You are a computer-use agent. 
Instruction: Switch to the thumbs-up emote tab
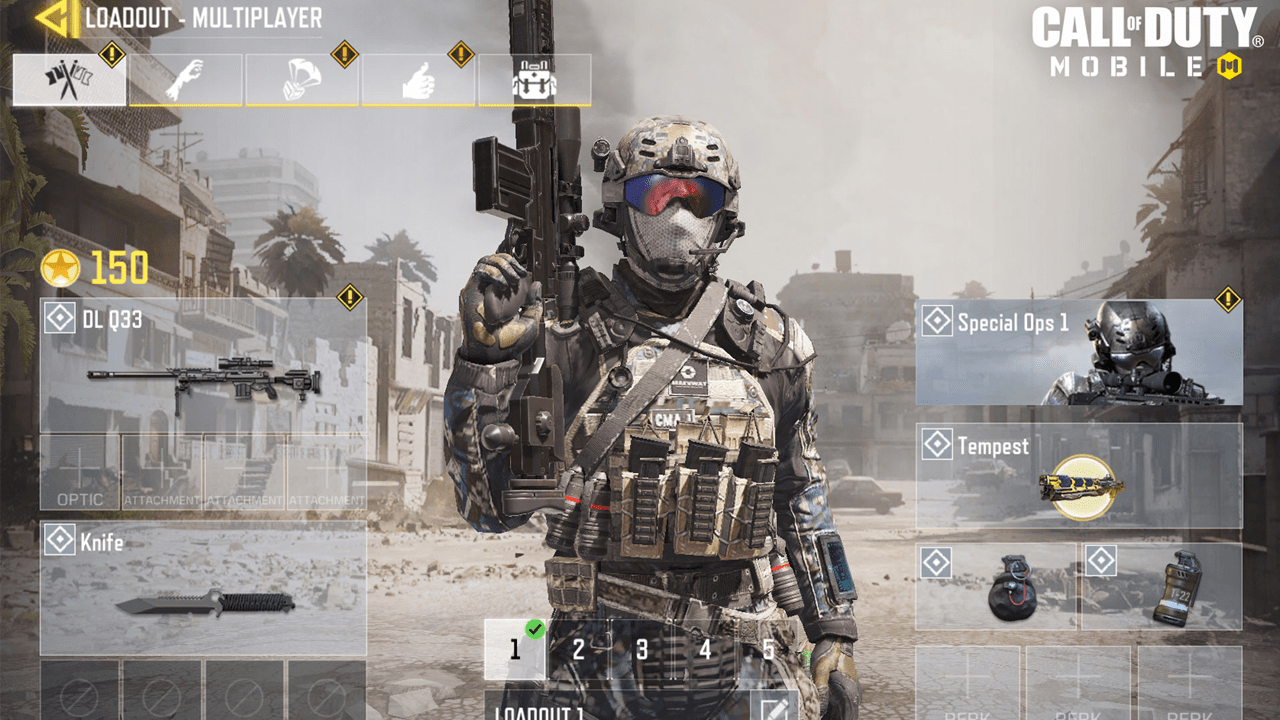(x=418, y=80)
